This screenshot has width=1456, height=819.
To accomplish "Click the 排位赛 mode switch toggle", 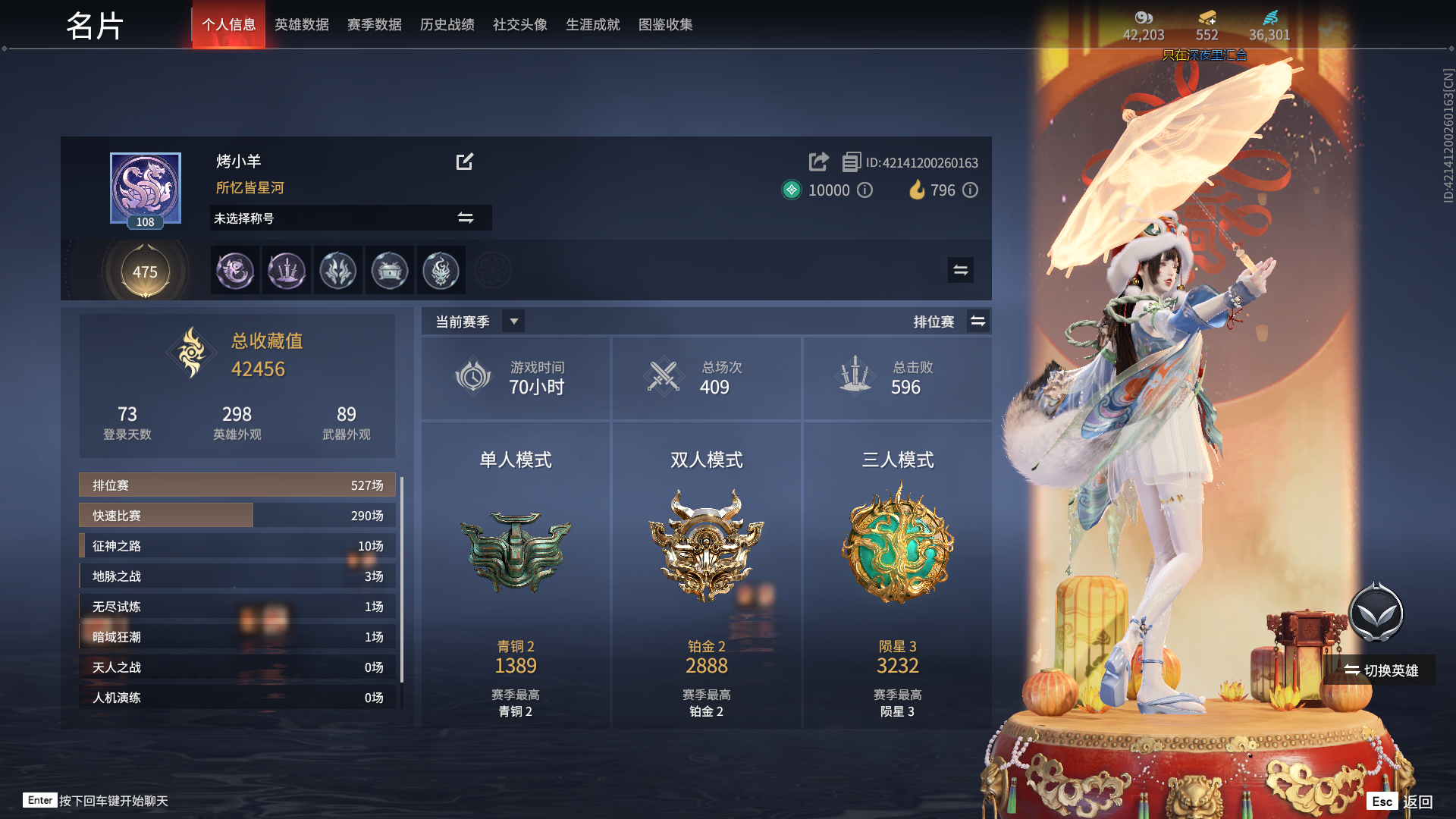I will pyautogui.click(x=977, y=321).
